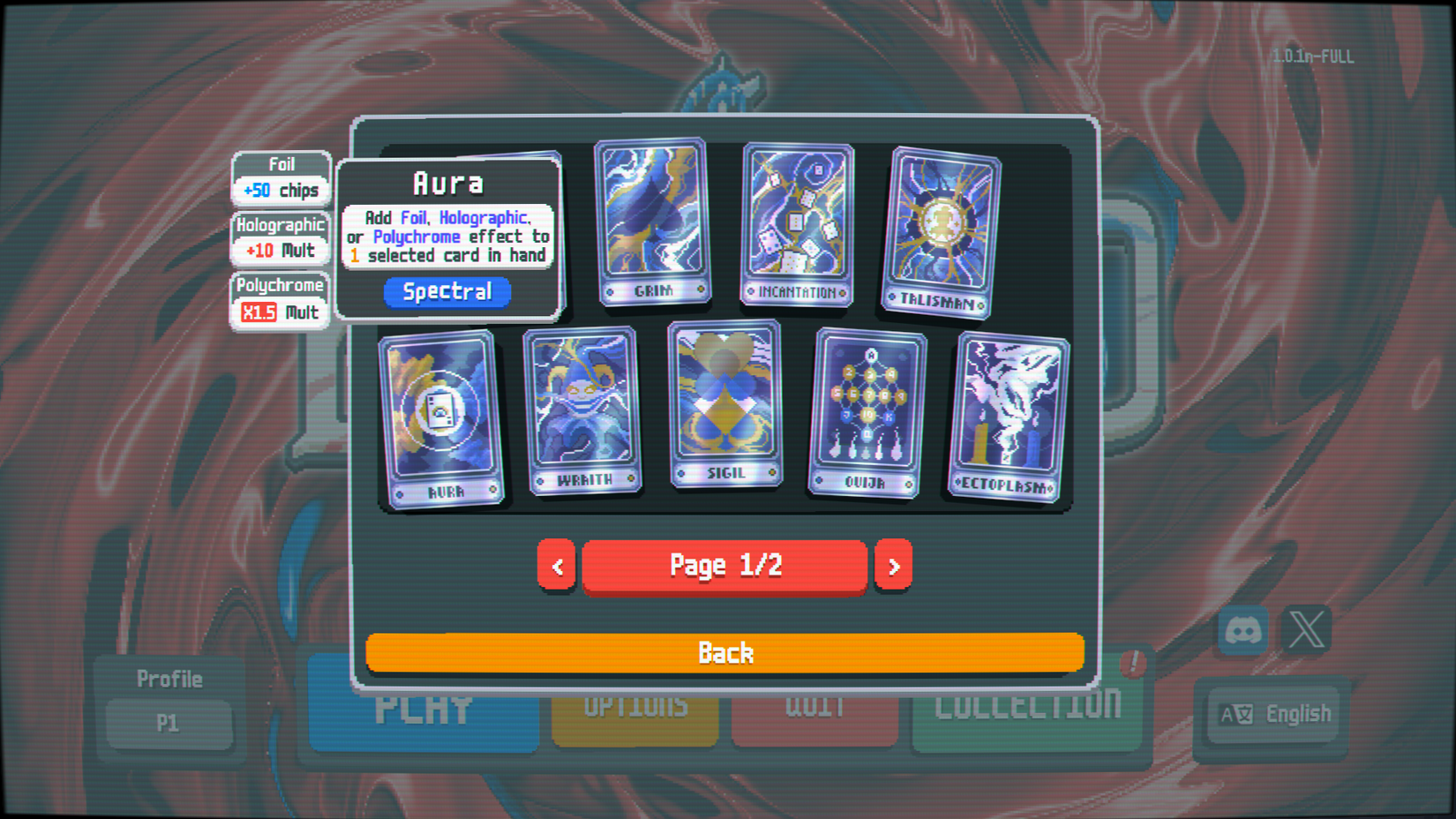The image size is (1456, 819).
Task: Select the Ectoplasm spectral card
Action: [1006, 410]
